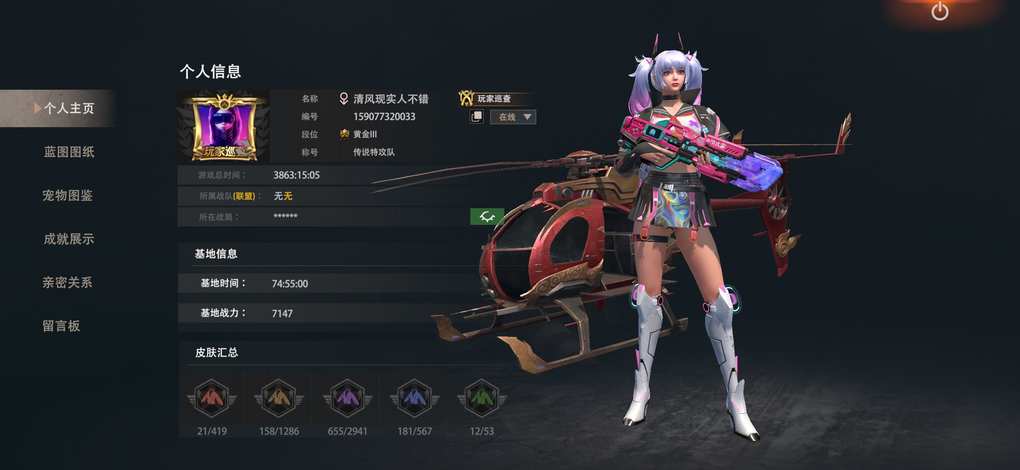Switch to the 蓝图图纸 blueprint tab
Image resolution: width=1020 pixels, height=470 pixels.
tap(68, 152)
